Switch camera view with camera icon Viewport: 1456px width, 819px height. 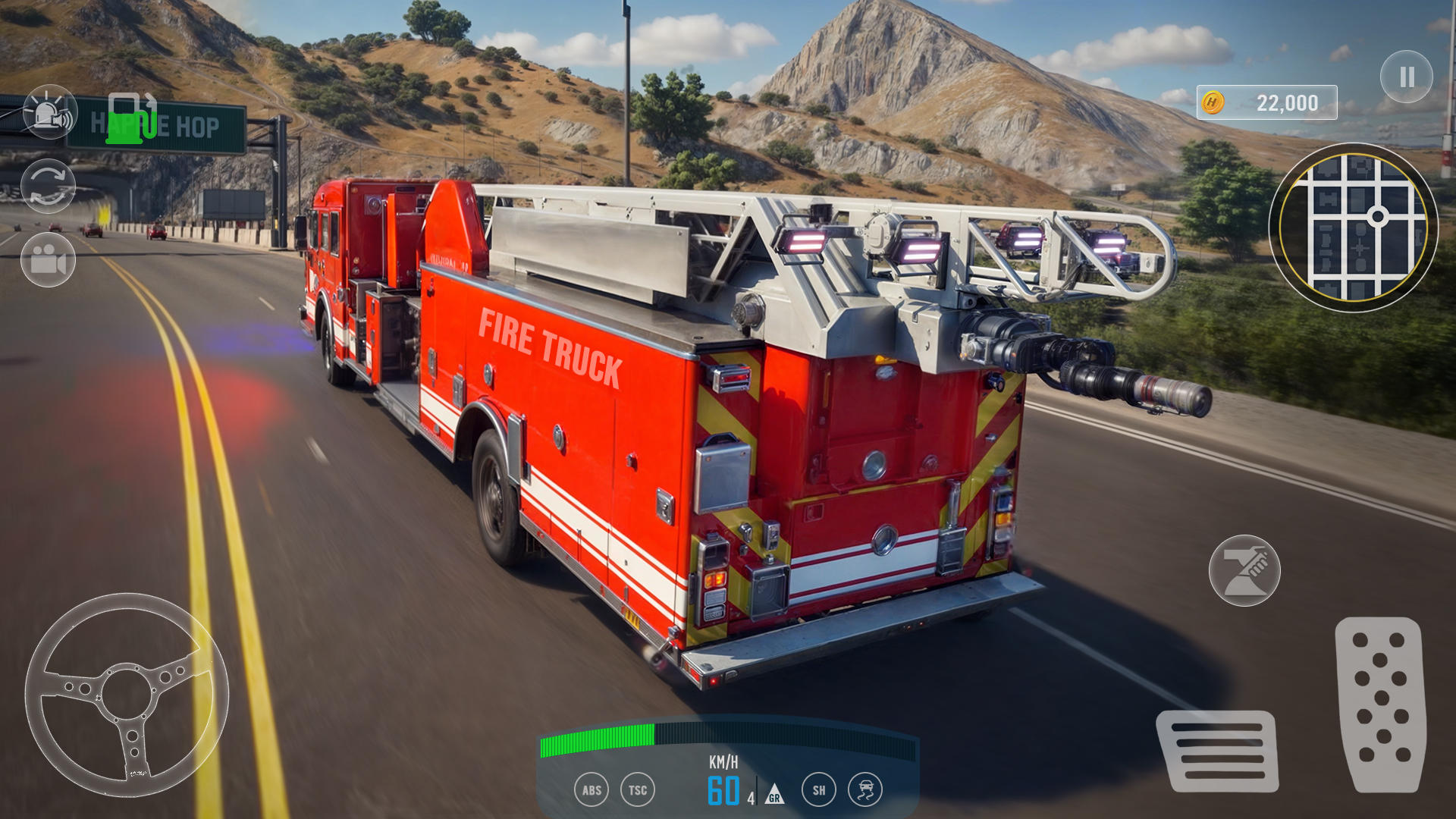click(48, 260)
